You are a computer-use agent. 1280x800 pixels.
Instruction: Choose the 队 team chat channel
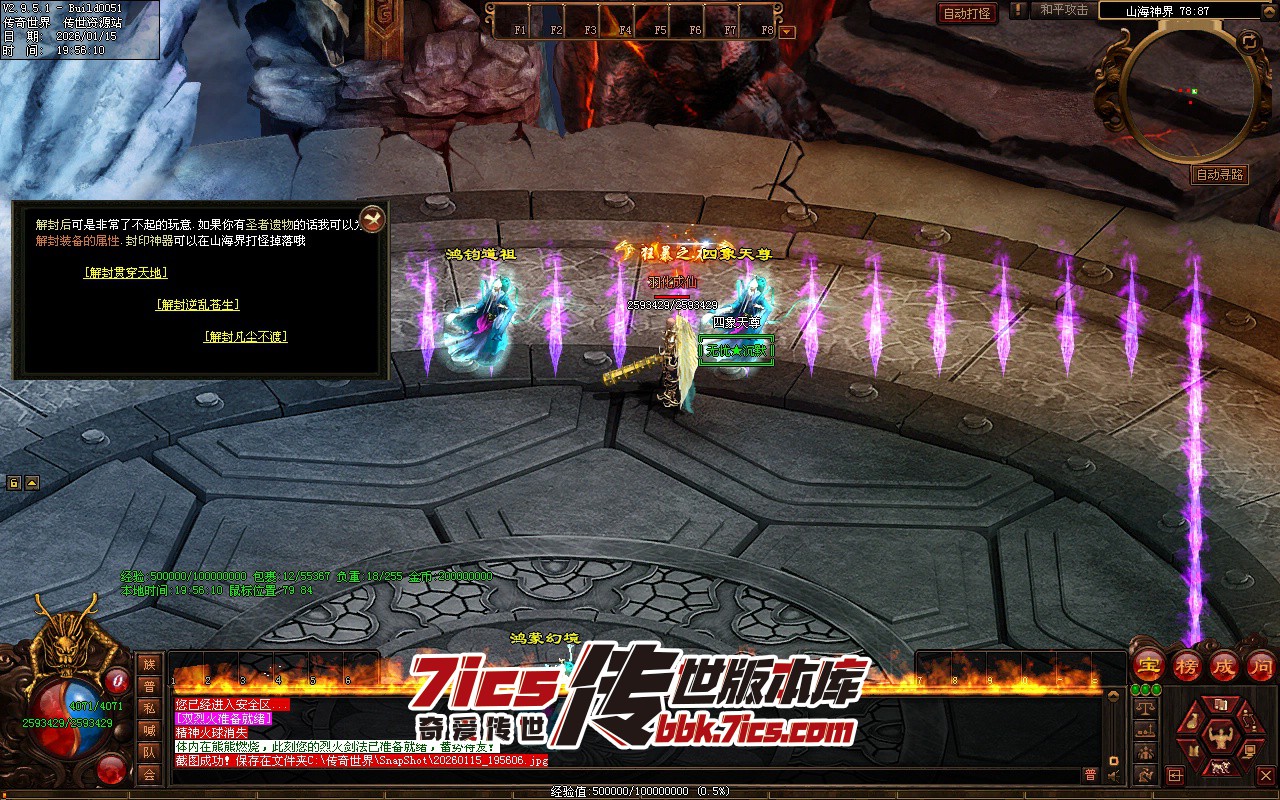[x=149, y=752]
